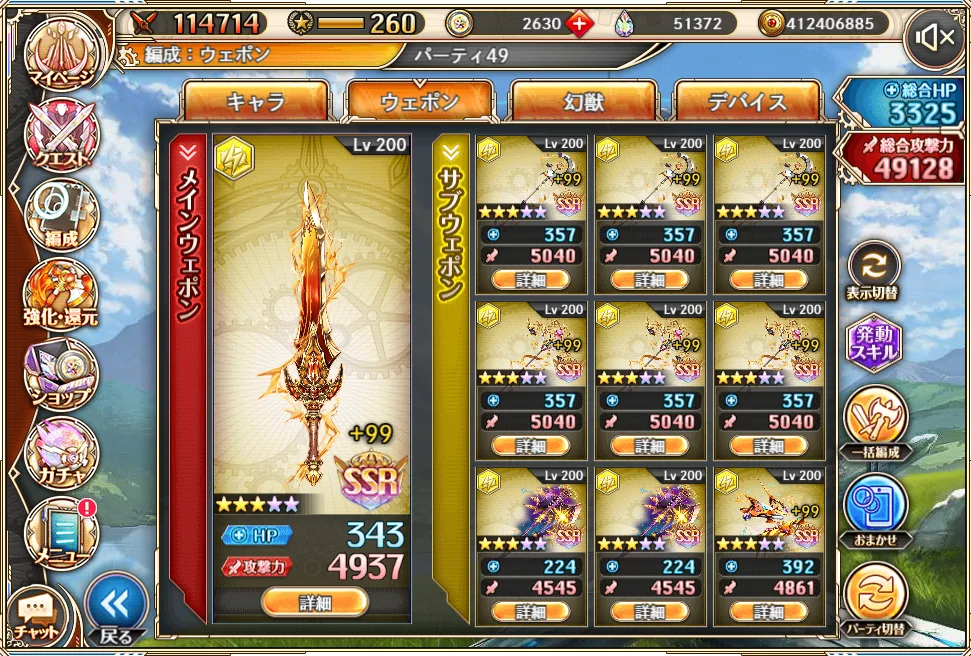971x656 pixels.
Task: Toggle sound with the speaker icon
Action: 936,39
